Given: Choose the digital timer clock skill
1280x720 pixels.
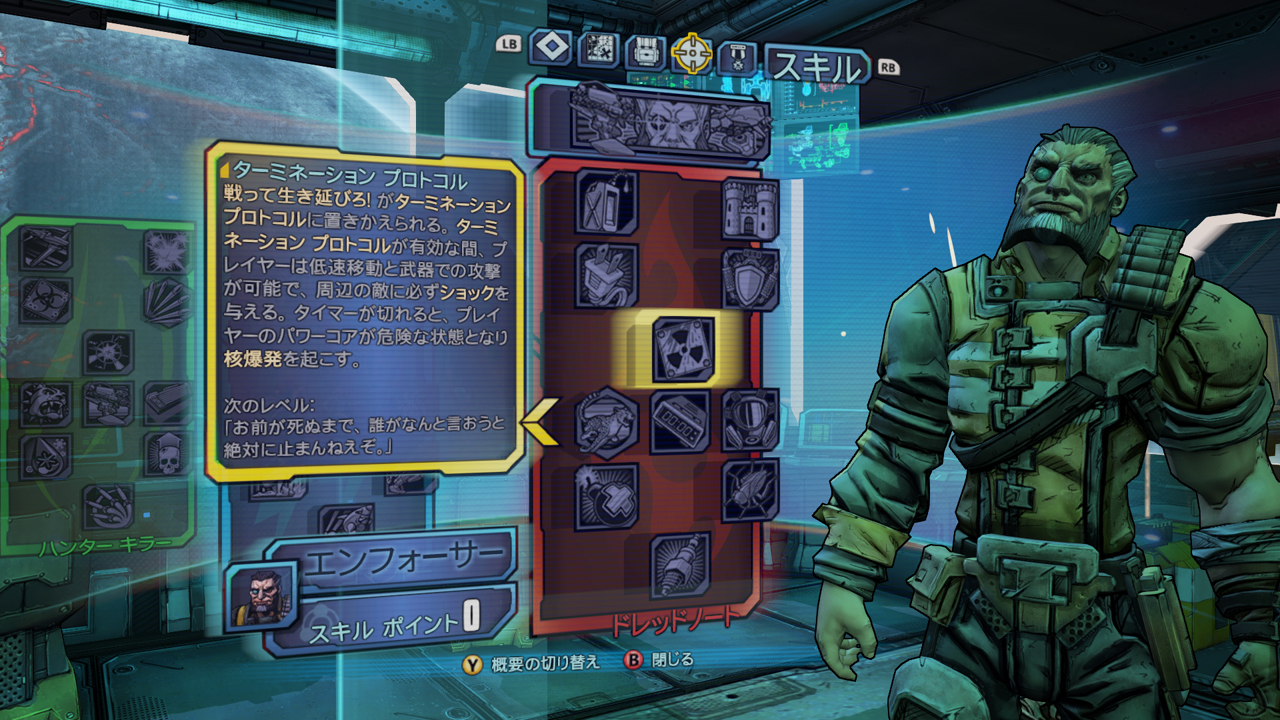Looking at the screenshot, I should coord(680,422).
